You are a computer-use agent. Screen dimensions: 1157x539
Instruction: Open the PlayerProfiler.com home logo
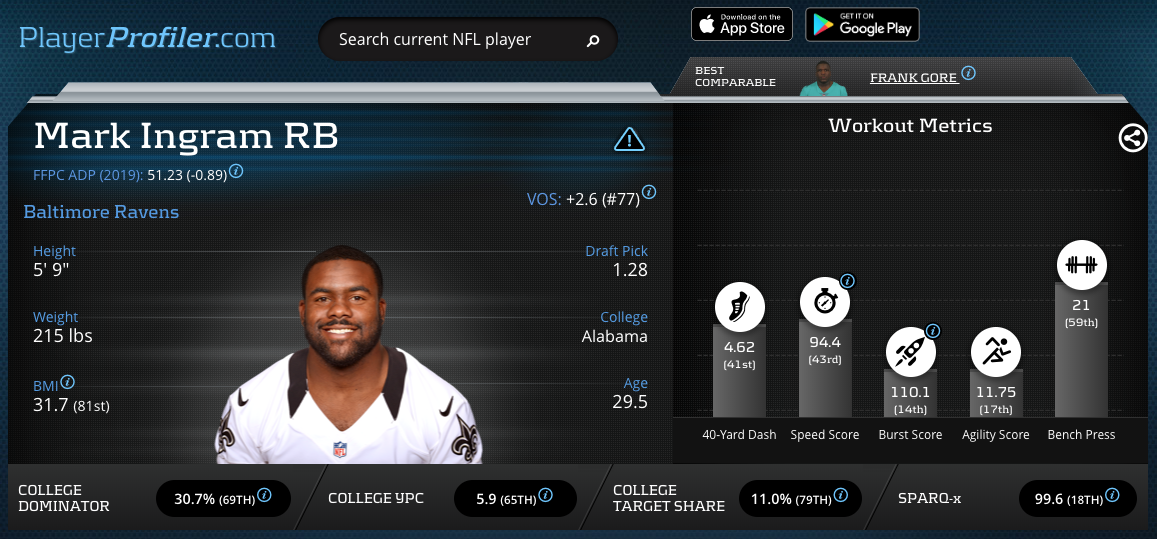(148, 39)
